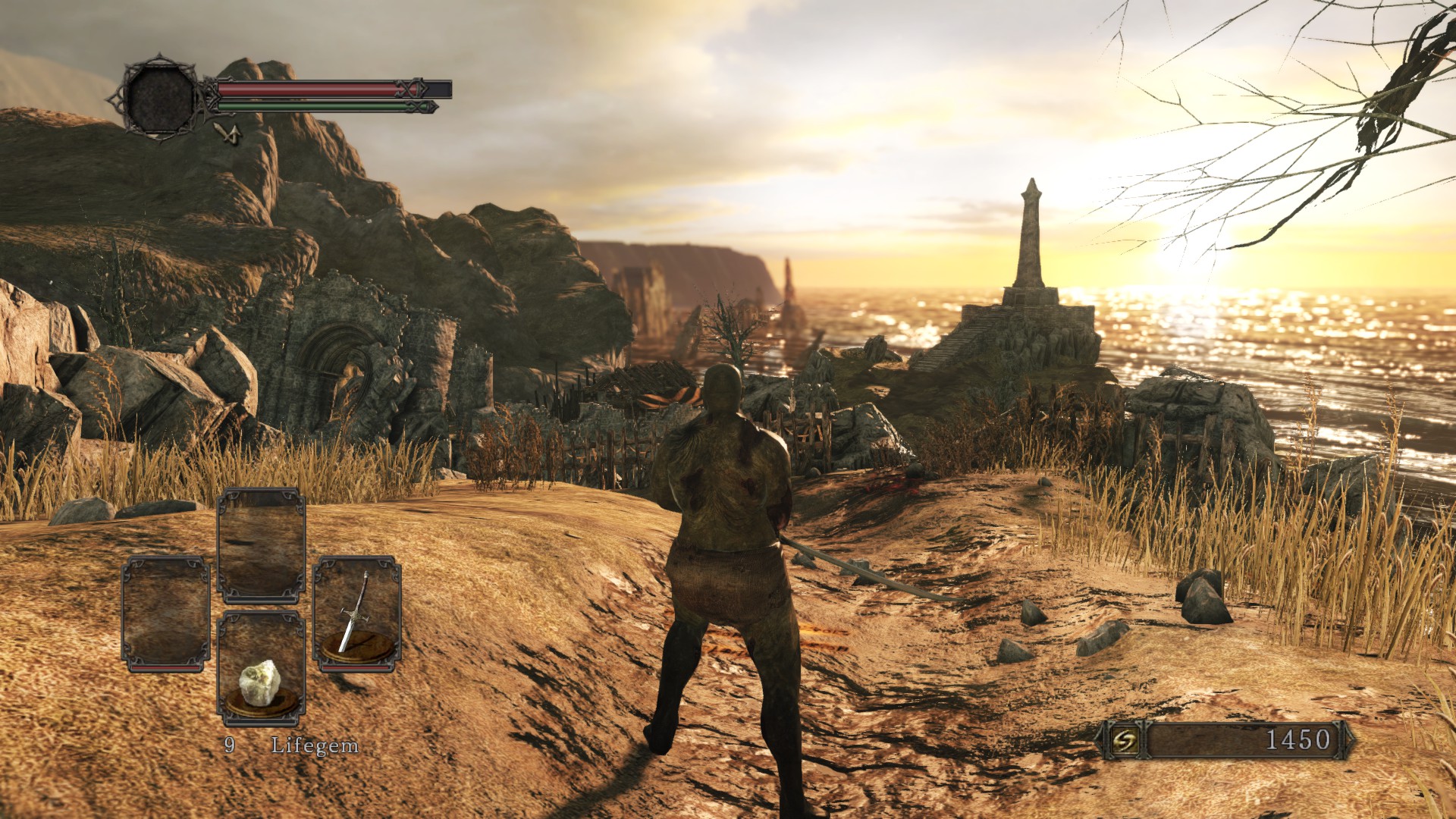
Task: Click the status effect icon under the stamina bar
Action: pyautogui.click(x=227, y=133)
